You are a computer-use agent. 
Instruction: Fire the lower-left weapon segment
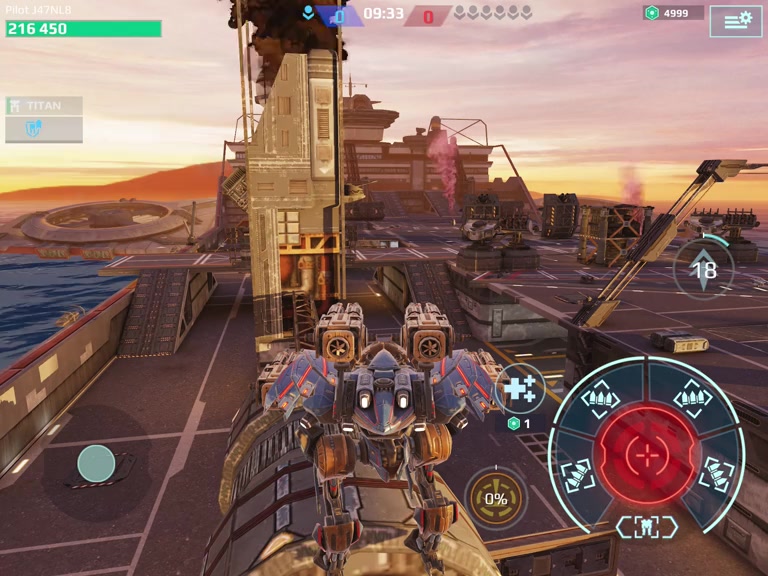pyautogui.click(x=578, y=476)
